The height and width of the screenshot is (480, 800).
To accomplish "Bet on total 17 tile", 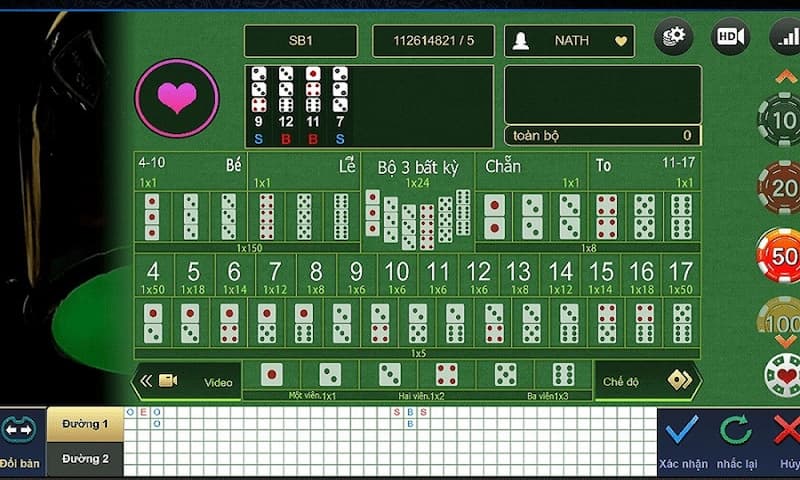I will tap(681, 275).
